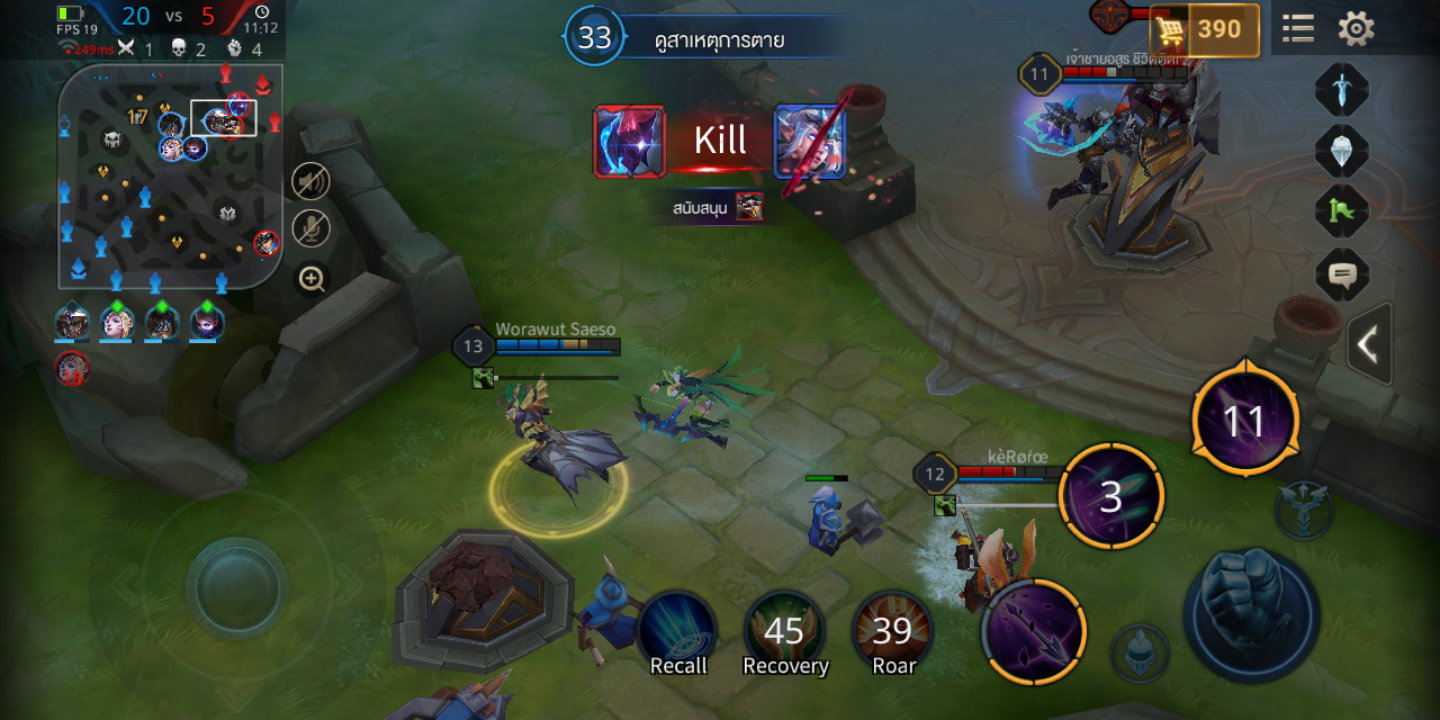Show the scoreboard list
The width and height of the screenshot is (1440, 720).
[1298, 29]
